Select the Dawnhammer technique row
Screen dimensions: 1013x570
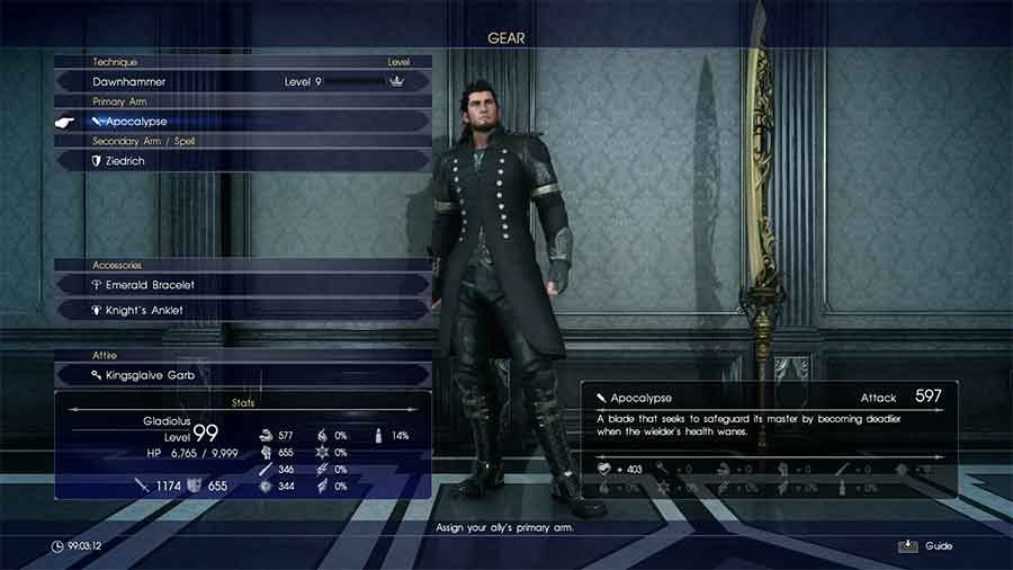pos(243,81)
